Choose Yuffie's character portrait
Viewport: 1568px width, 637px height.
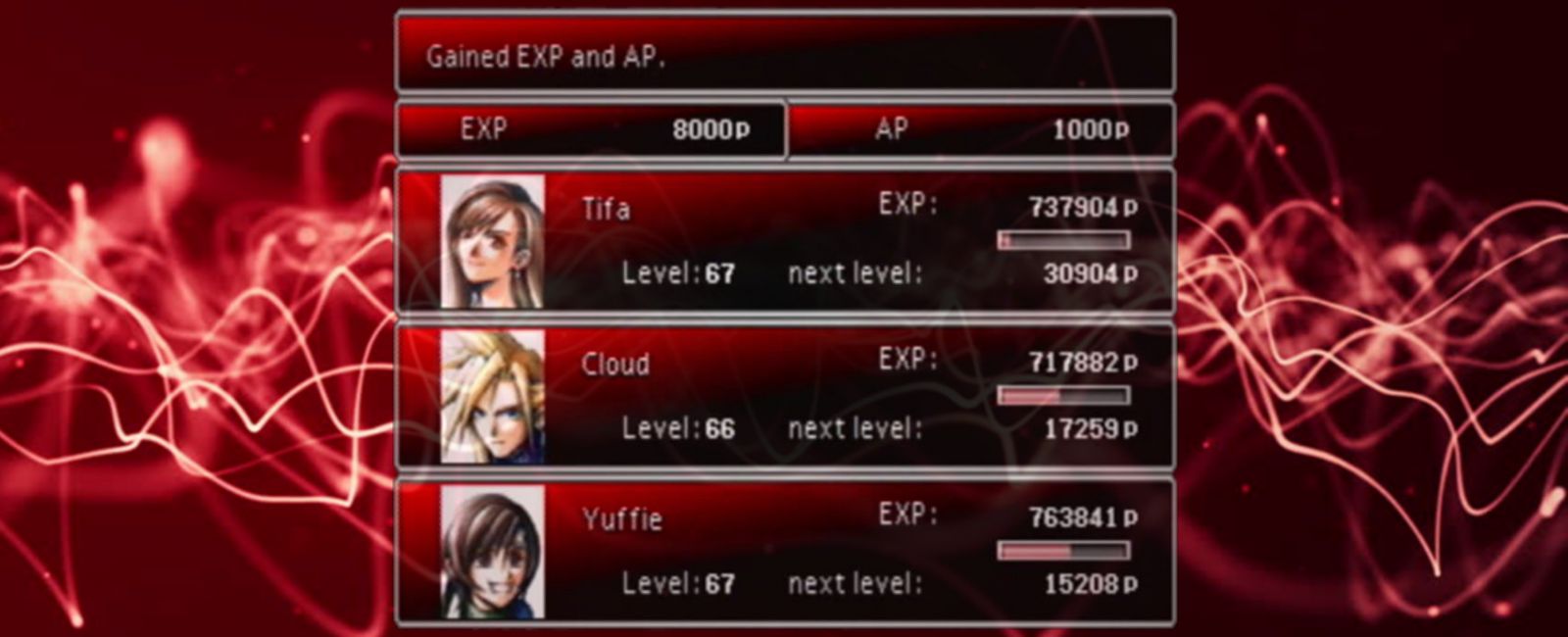pos(492,551)
